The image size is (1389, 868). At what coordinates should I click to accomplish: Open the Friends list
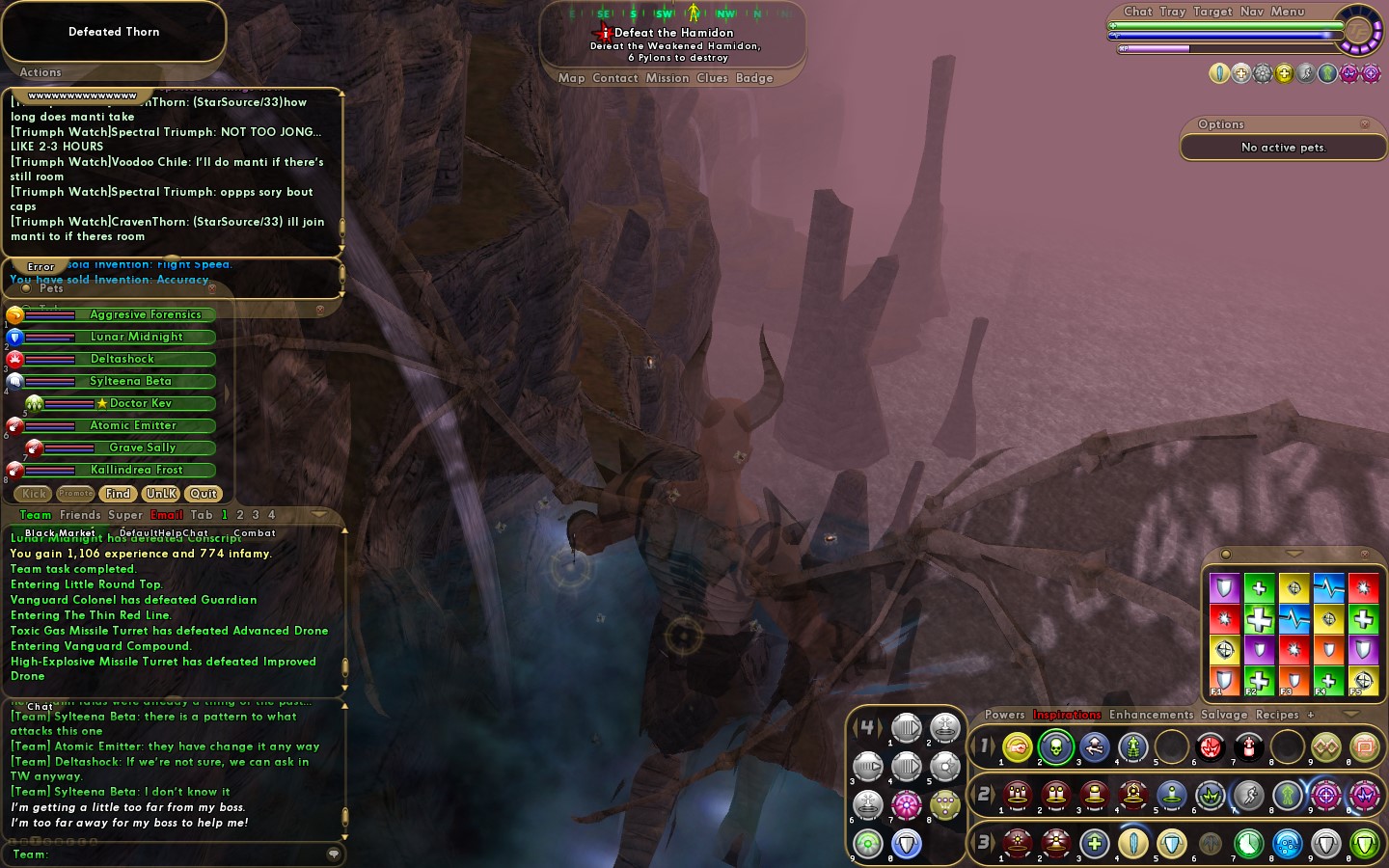pyautogui.click(x=80, y=515)
